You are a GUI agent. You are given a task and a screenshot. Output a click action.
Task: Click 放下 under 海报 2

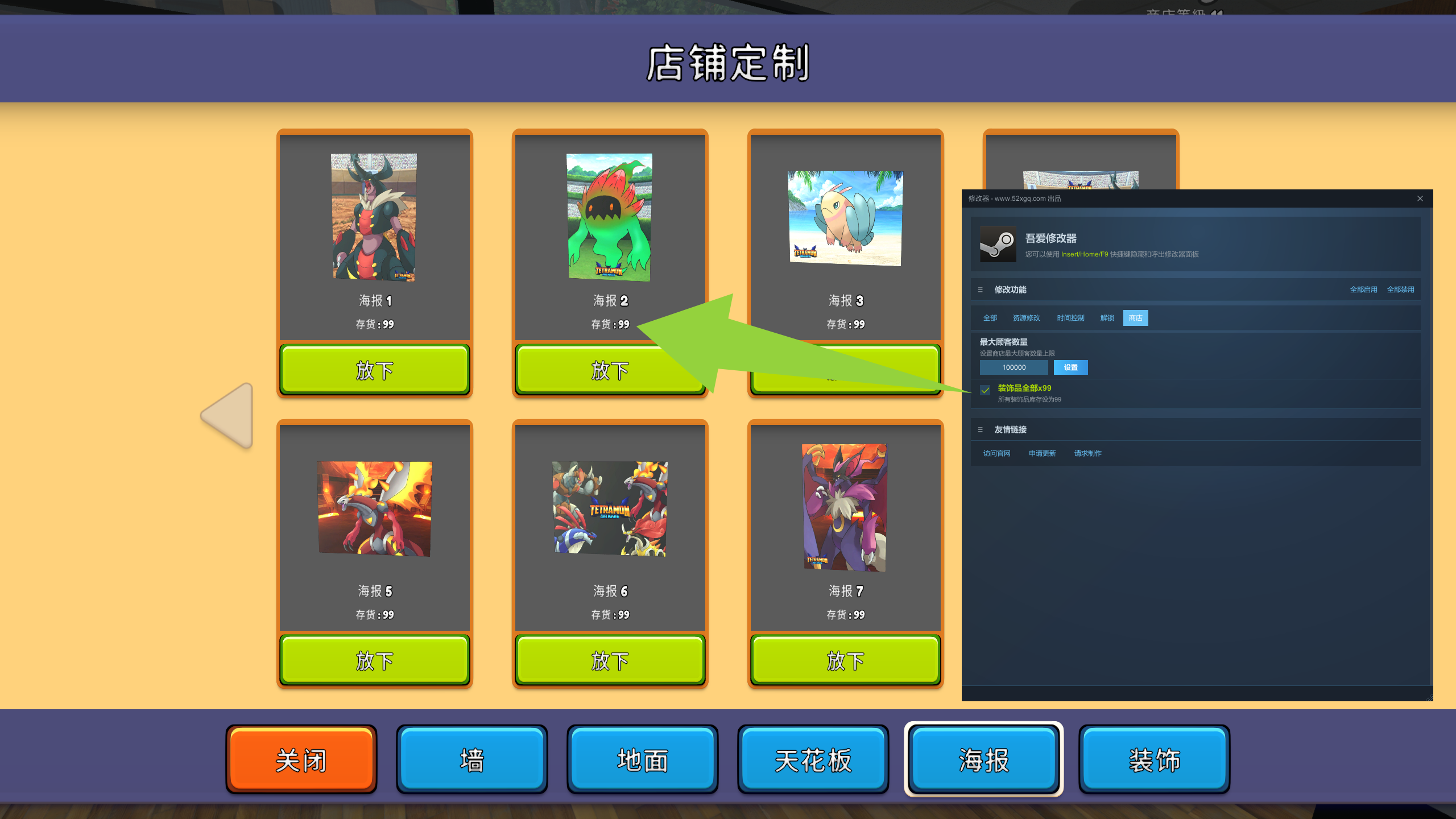click(x=610, y=370)
